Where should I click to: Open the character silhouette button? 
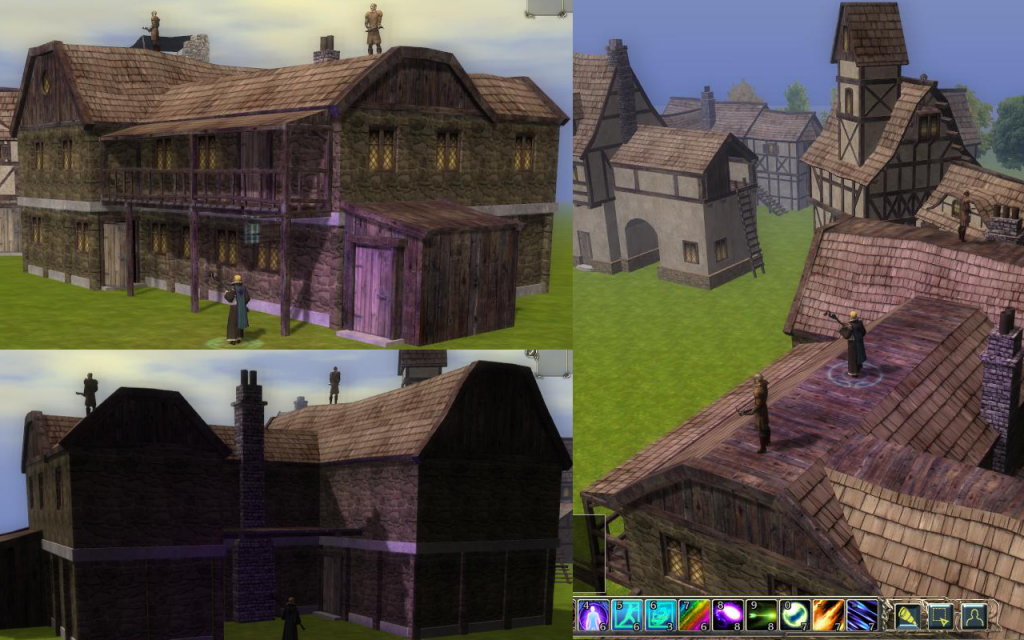pyautogui.click(x=973, y=615)
